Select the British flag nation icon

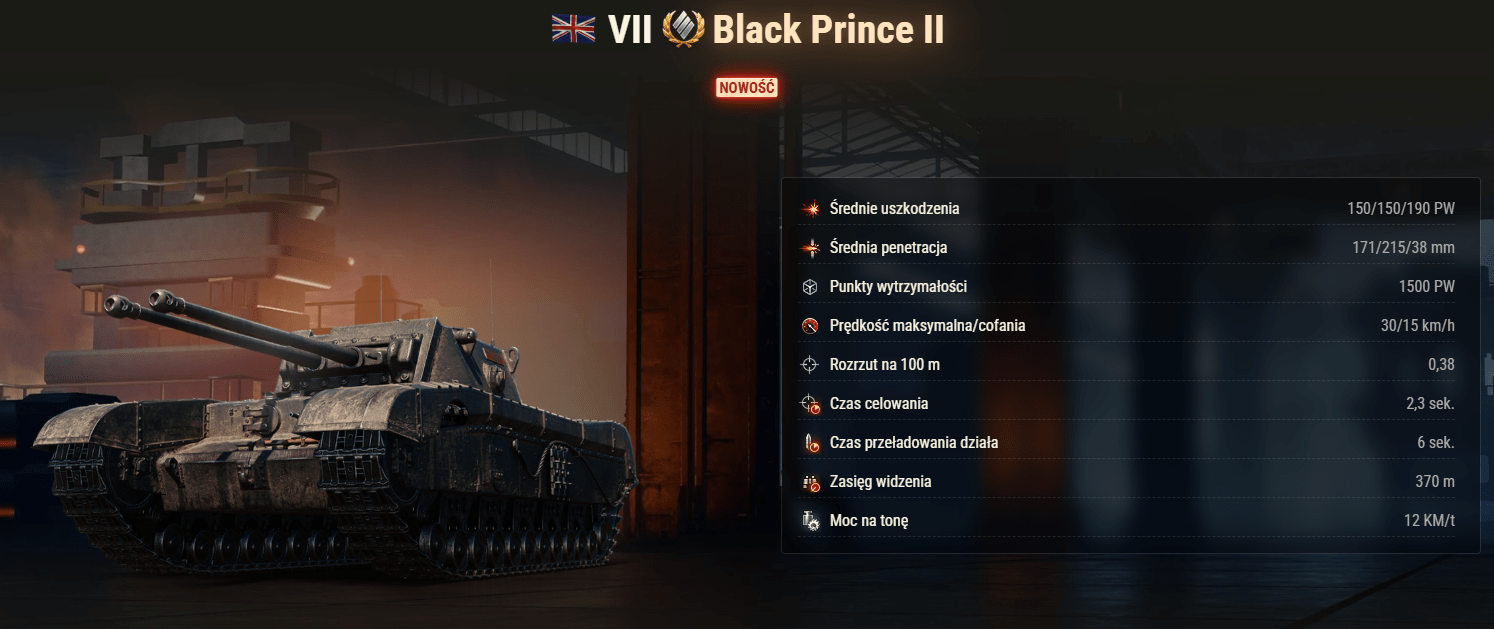pyautogui.click(x=573, y=29)
